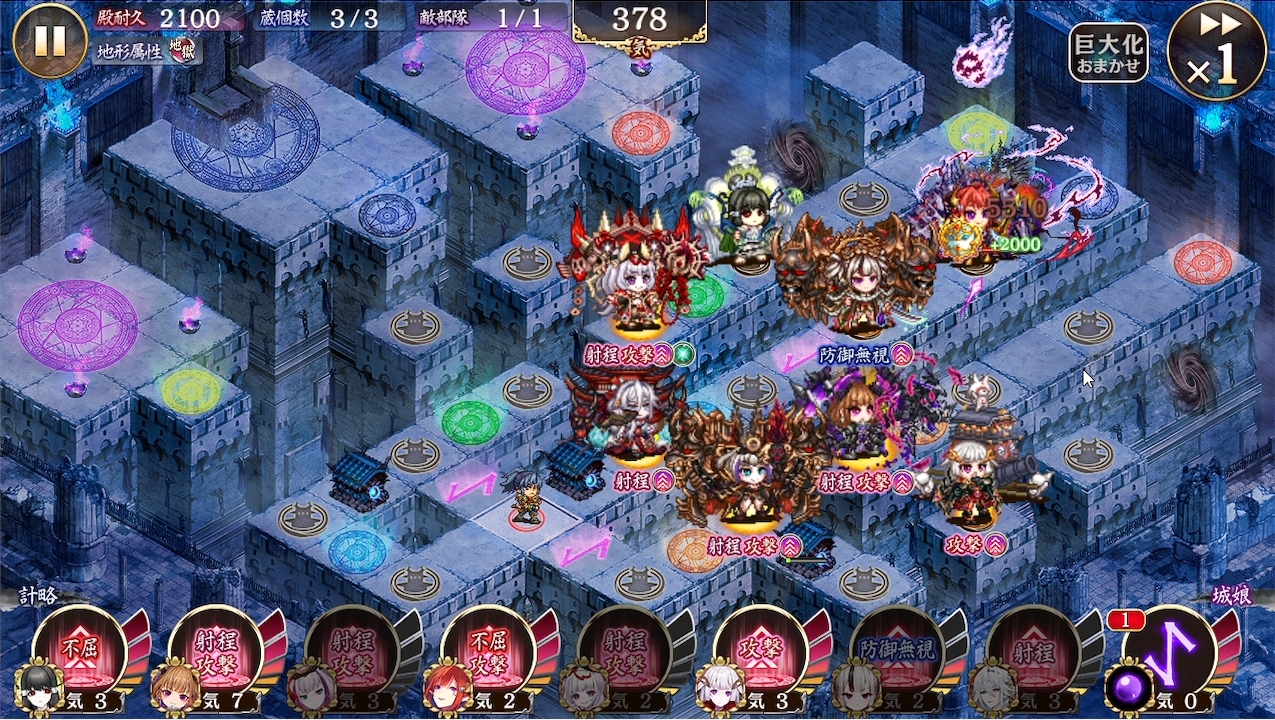Toggle the 巨大化おまかせ auto-enlarge button

click(x=1108, y=52)
